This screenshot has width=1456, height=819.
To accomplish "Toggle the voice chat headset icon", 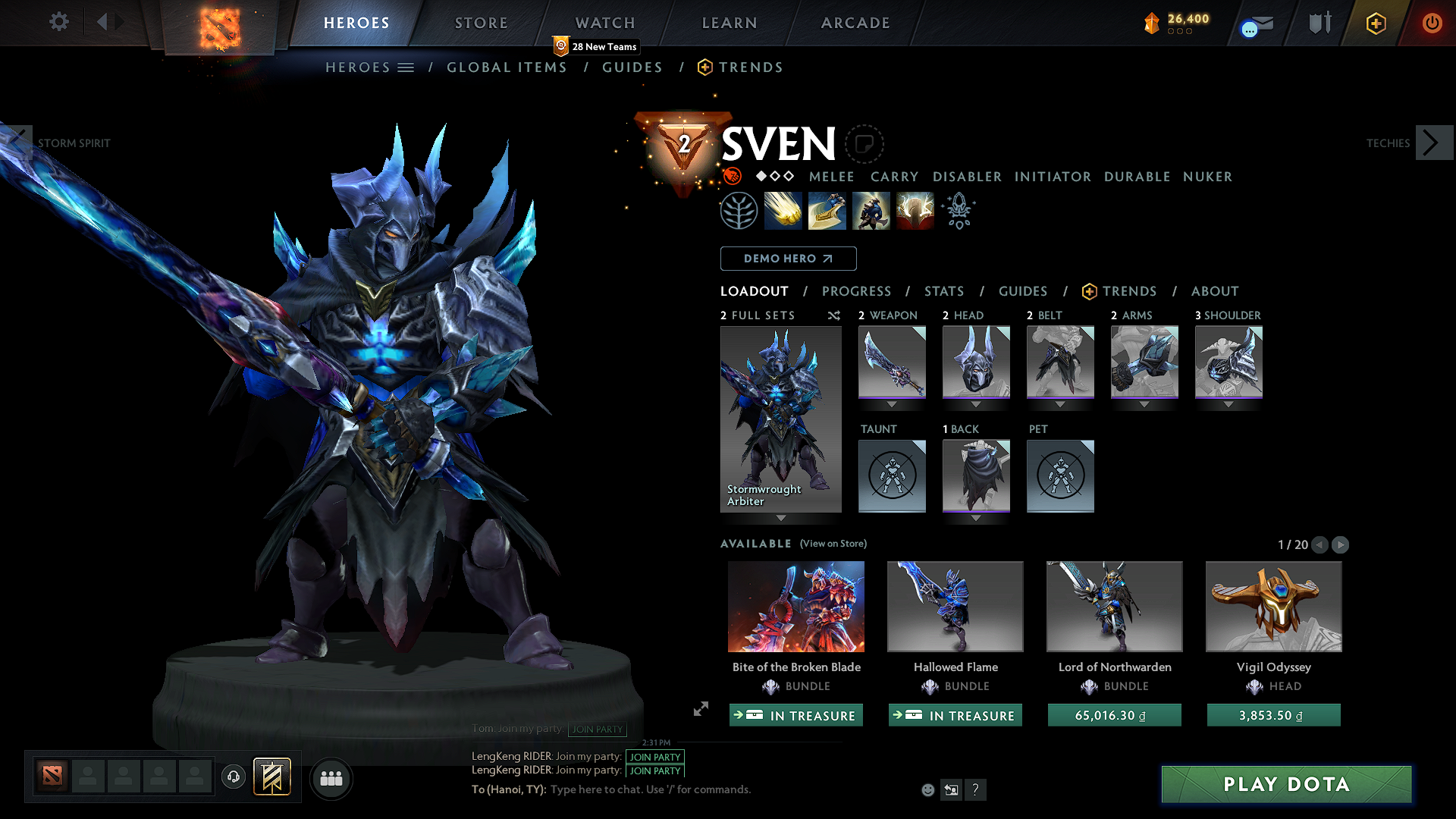I will point(234,777).
